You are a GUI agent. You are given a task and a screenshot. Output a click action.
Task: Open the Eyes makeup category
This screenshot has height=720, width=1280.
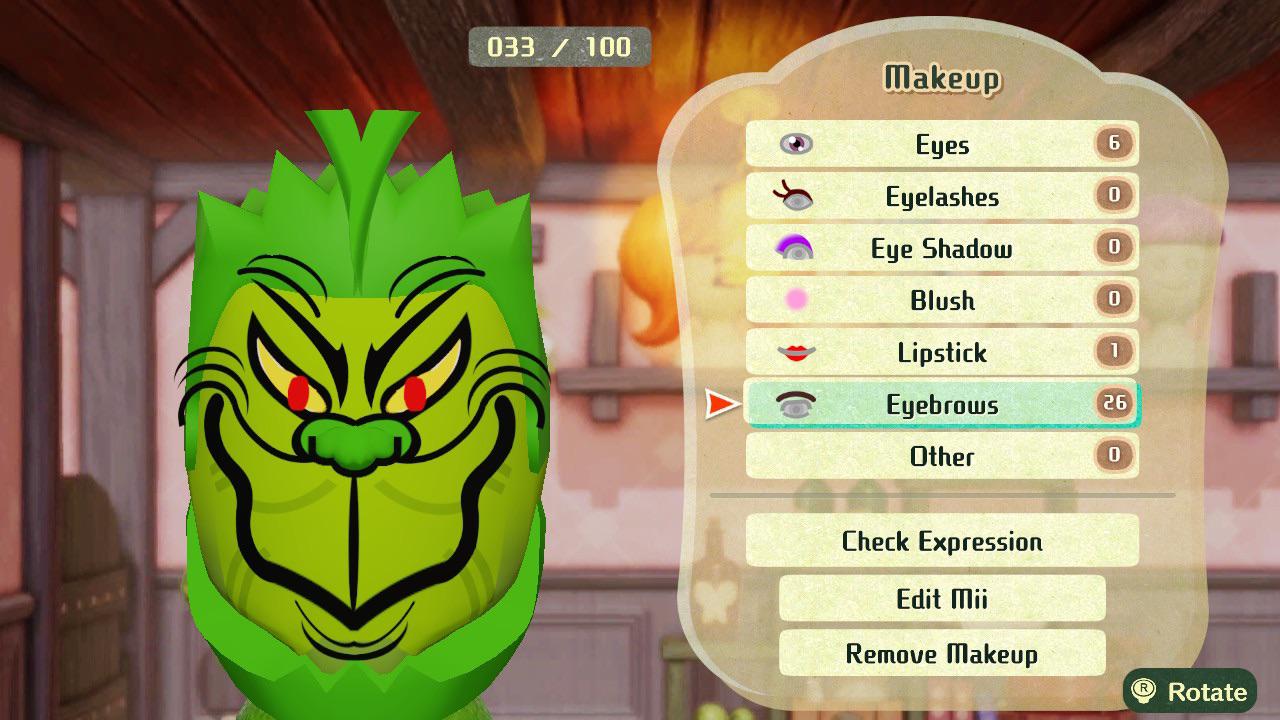pyautogui.click(x=941, y=145)
